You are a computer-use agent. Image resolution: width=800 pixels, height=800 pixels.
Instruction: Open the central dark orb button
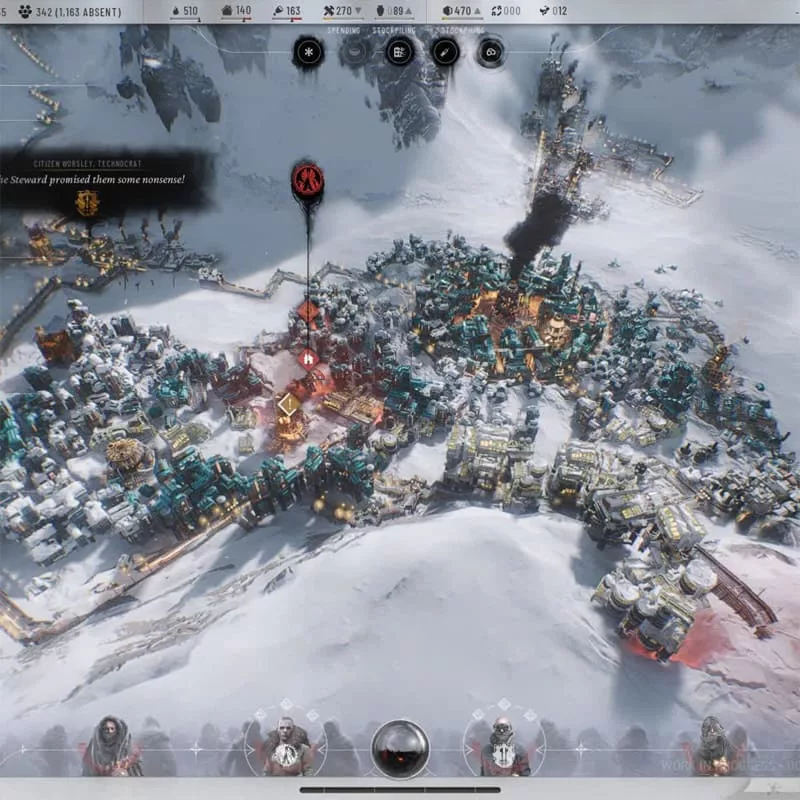point(400,750)
